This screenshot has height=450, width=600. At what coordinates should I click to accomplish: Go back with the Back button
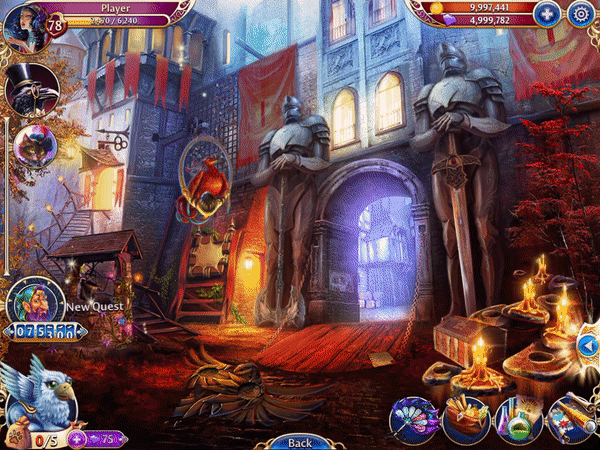299,441
